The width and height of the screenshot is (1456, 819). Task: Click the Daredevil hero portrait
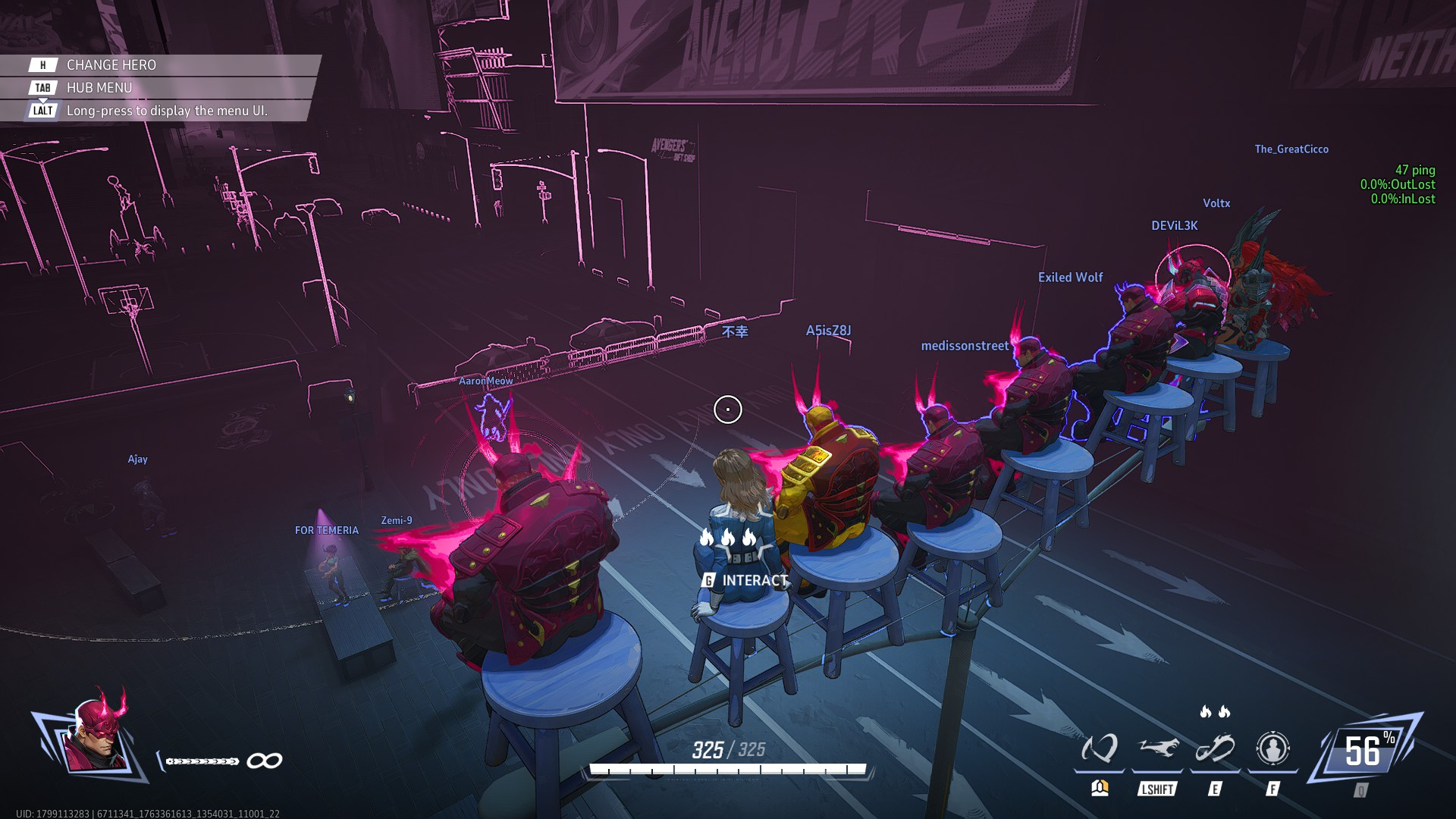point(96,736)
